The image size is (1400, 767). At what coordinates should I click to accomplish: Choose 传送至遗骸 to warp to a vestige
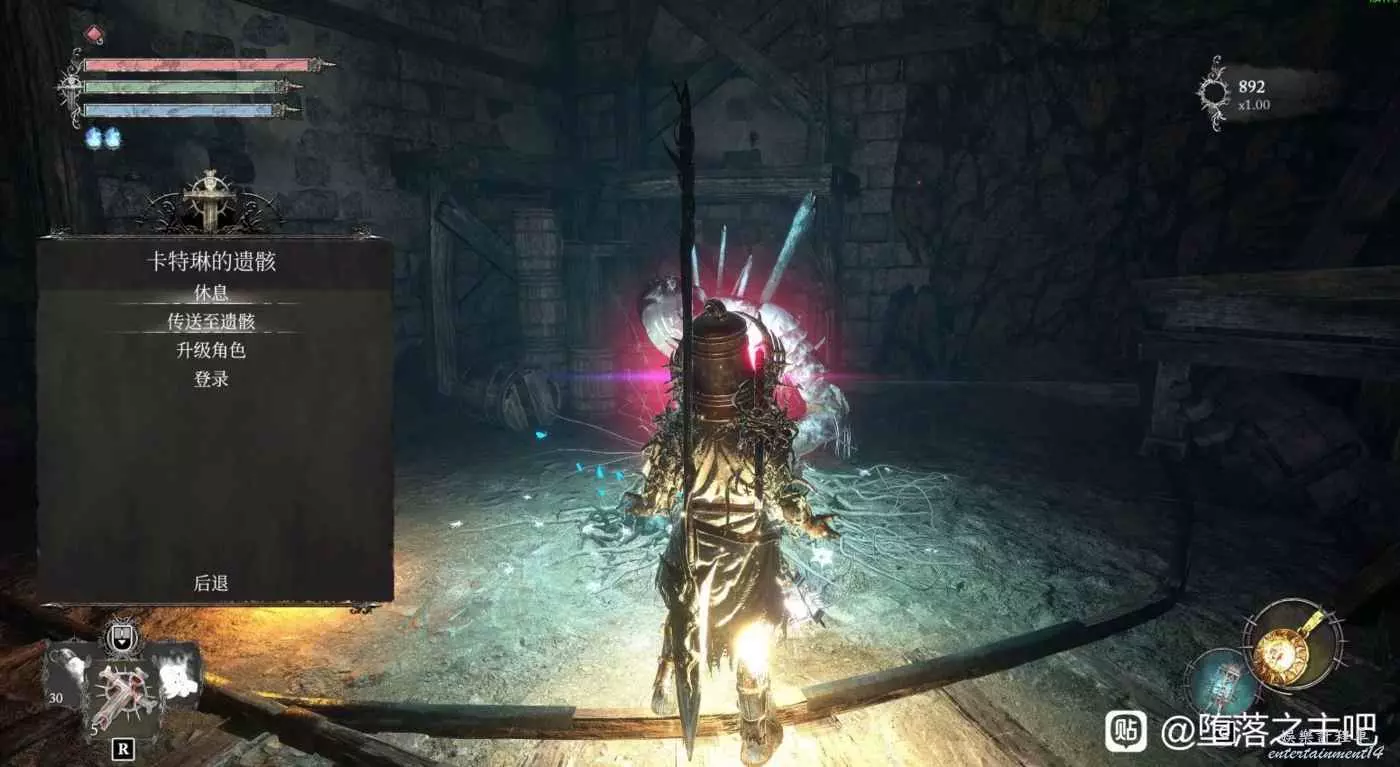[211, 321]
